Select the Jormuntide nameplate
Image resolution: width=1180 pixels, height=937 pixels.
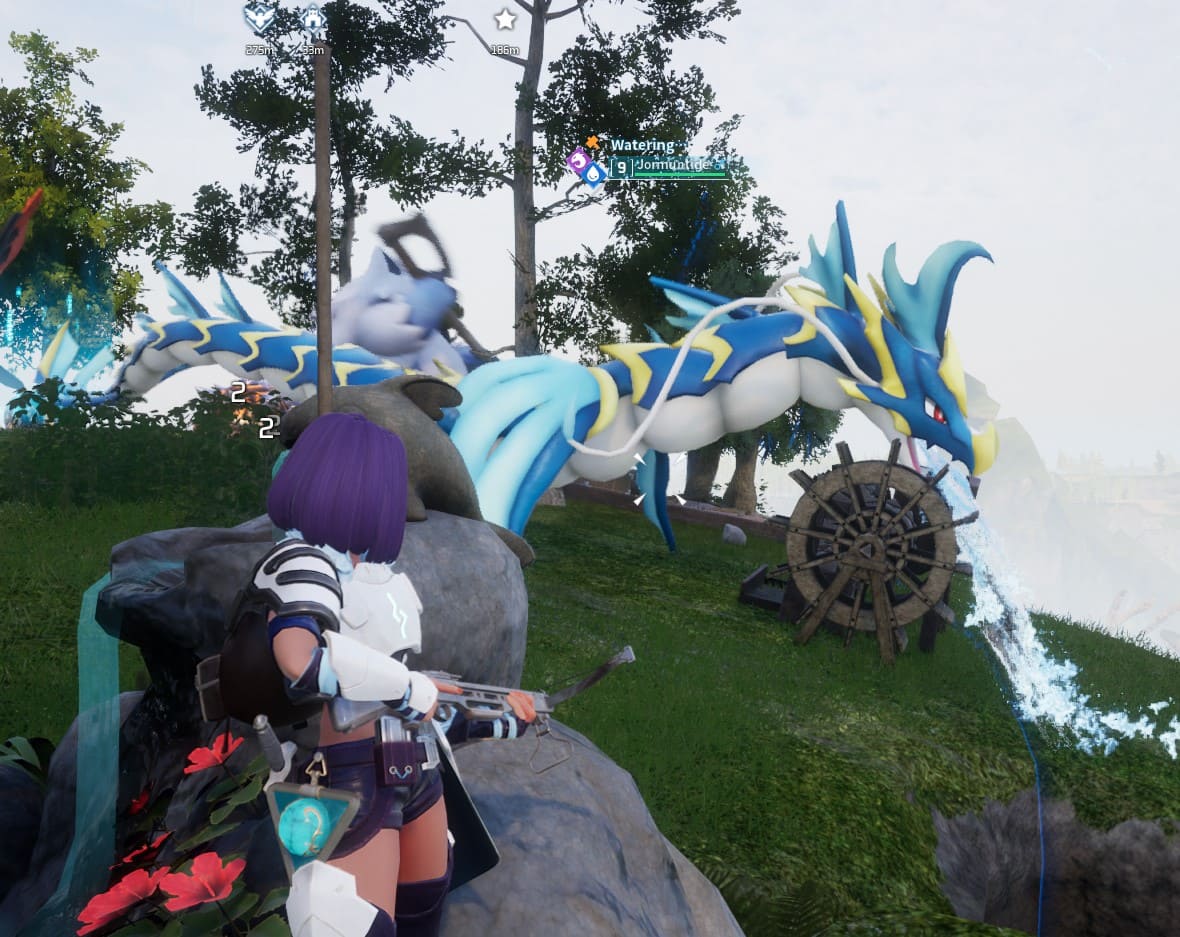pyautogui.click(x=672, y=165)
